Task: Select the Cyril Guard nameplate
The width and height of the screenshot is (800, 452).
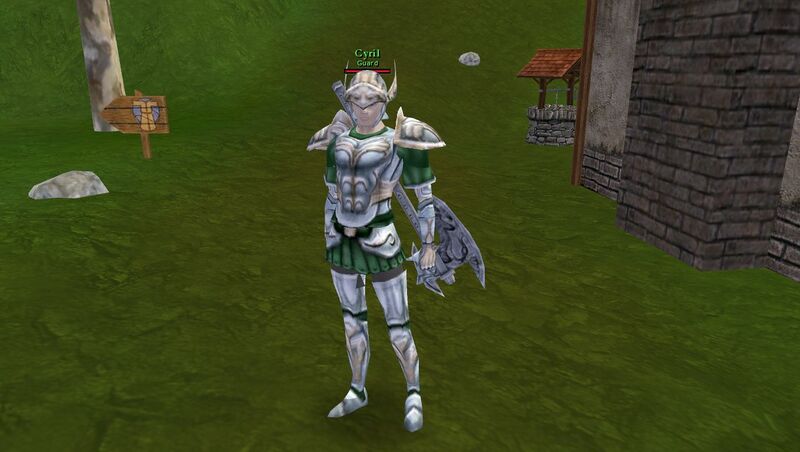Action: 367,57
